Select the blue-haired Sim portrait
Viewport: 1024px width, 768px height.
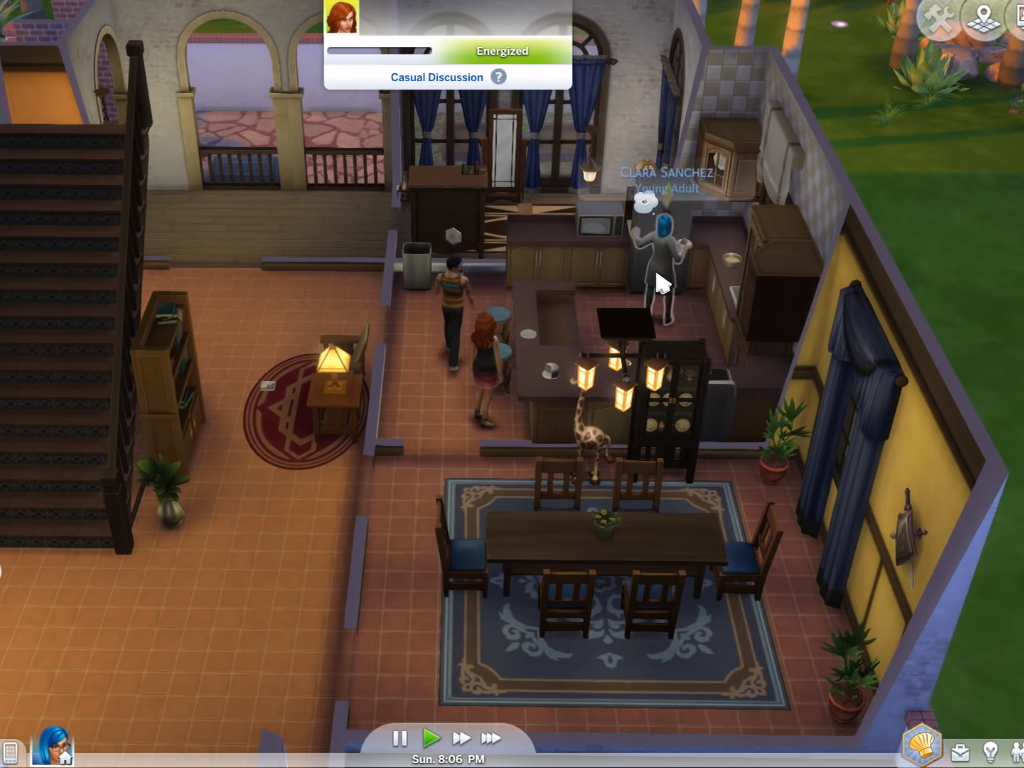pyautogui.click(x=53, y=746)
